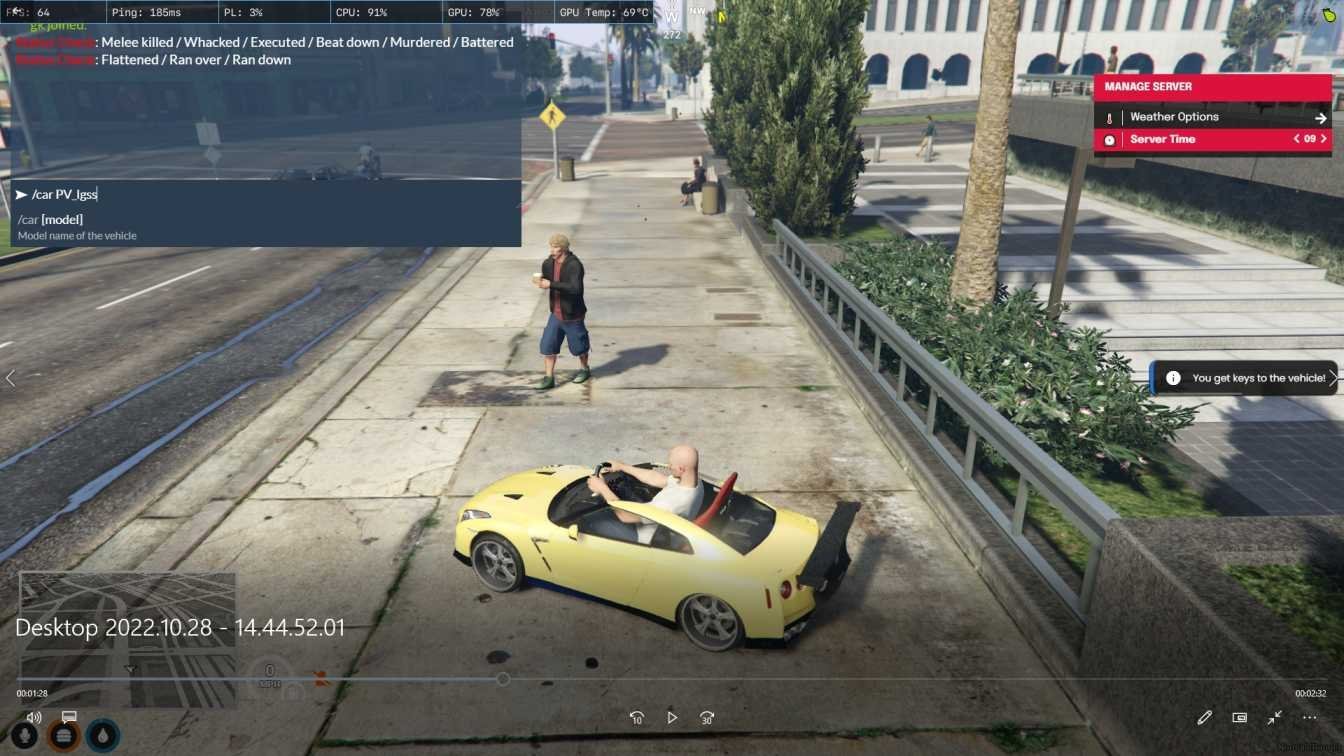
Task: Open the three-dot more options menu
Action: [x=1310, y=718]
